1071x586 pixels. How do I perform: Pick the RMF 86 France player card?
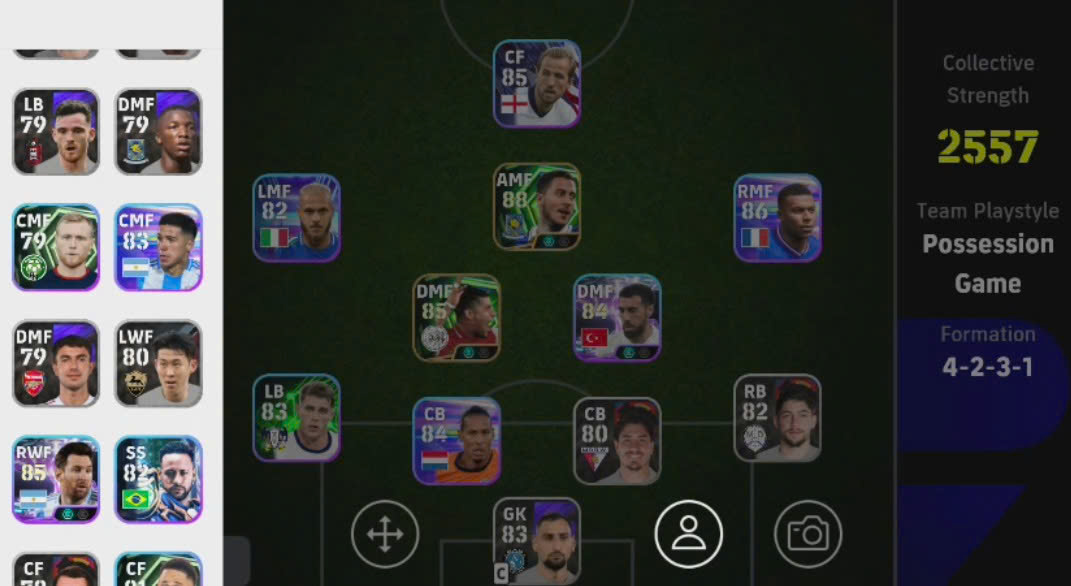(x=777, y=218)
